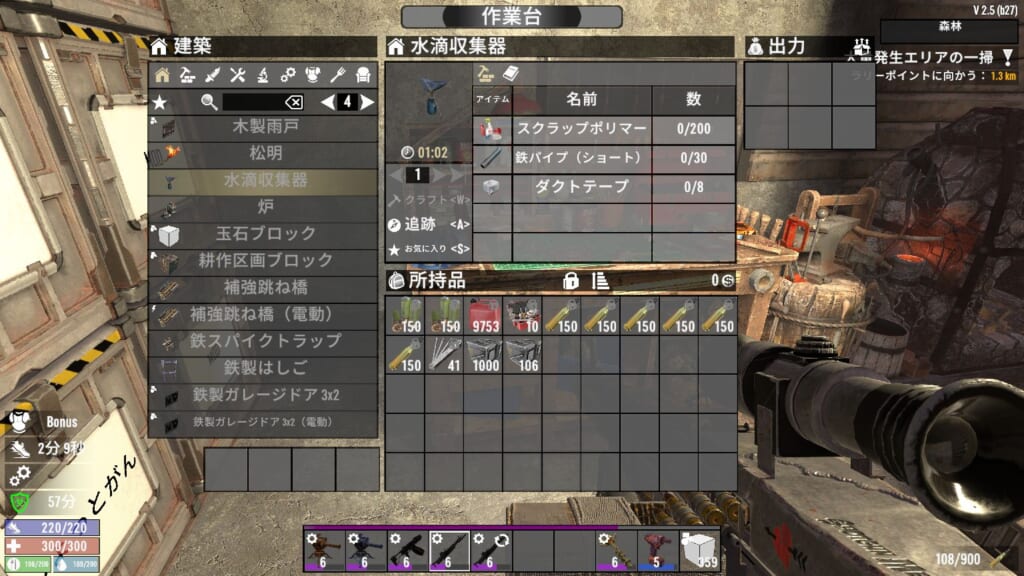Select the 玉石ブロック recipe row
This screenshot has width=1024, height=576.
265,234
